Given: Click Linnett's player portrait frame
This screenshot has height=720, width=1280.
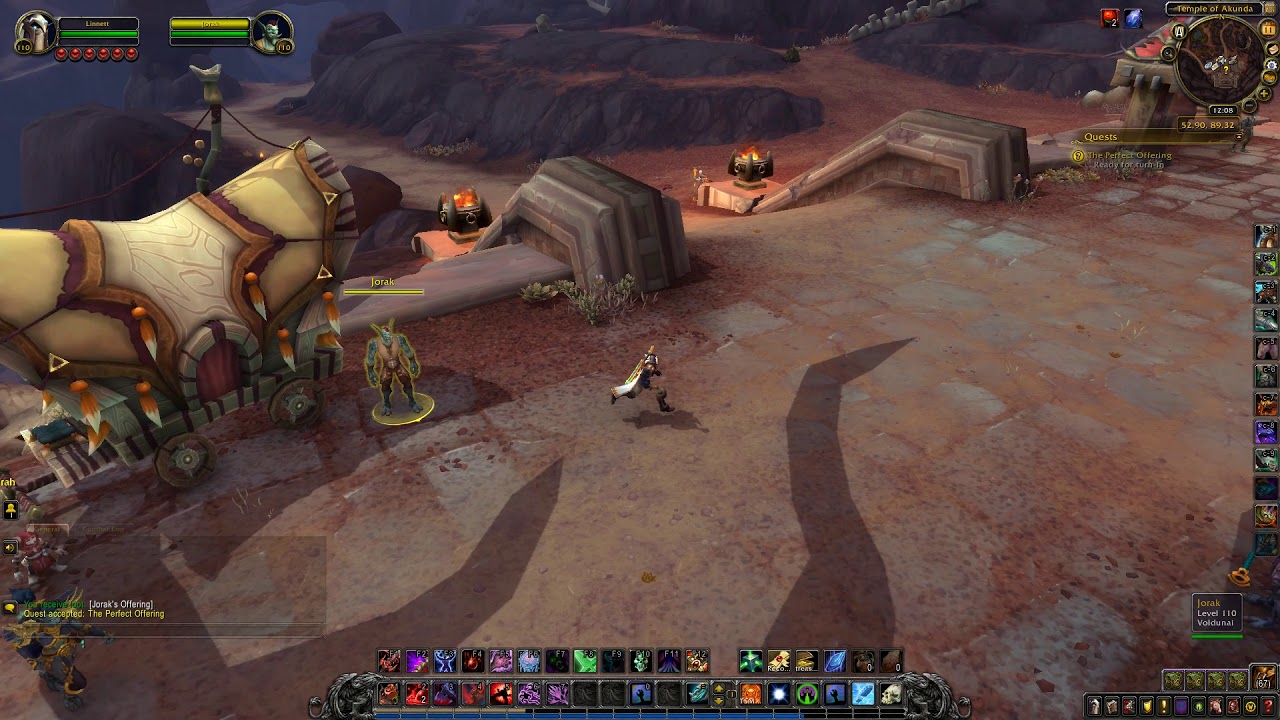Looking at the screenshot, I should point(33,34).
